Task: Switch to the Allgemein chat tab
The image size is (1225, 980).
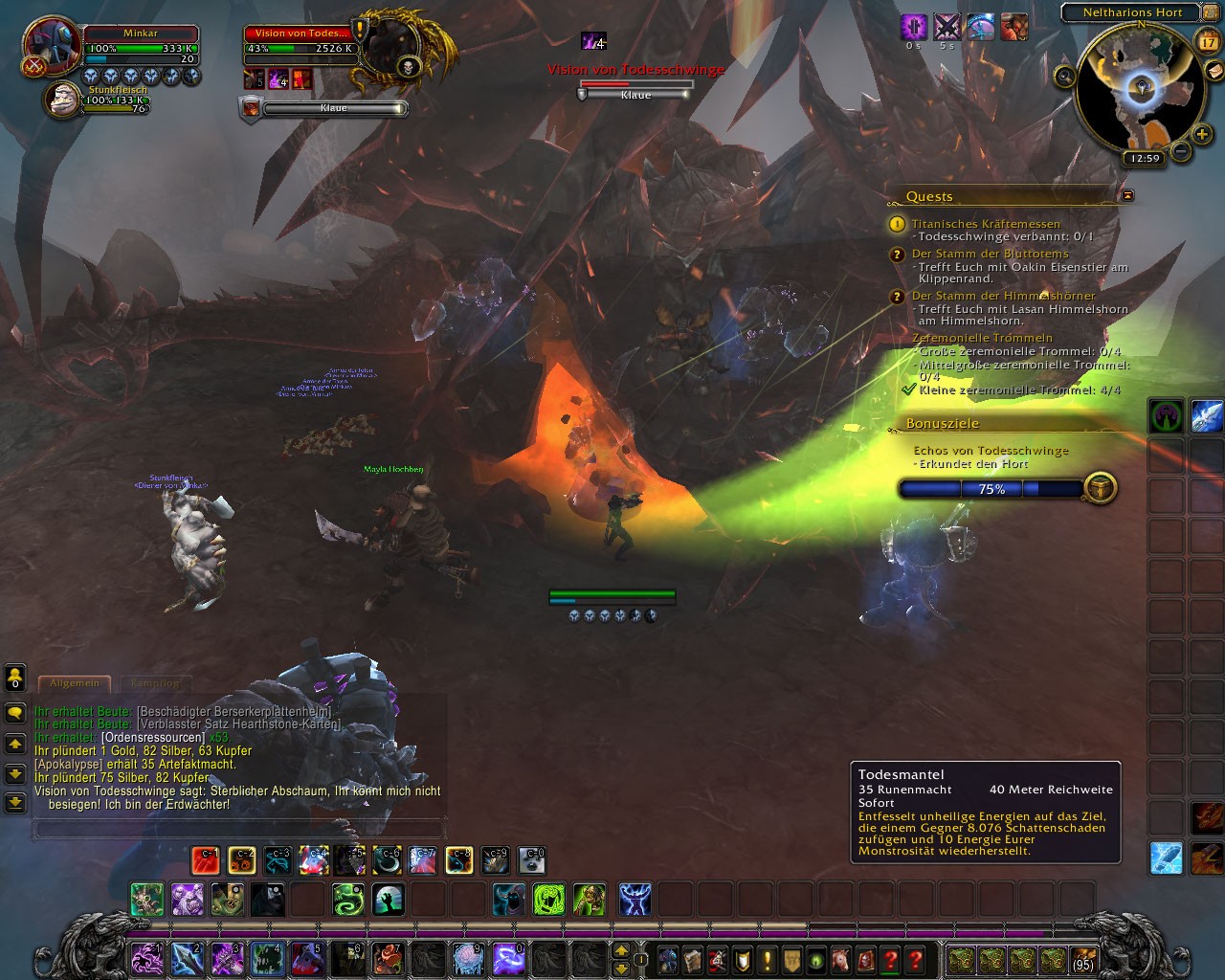Action: pyautogui.click(x=74, y=683)
